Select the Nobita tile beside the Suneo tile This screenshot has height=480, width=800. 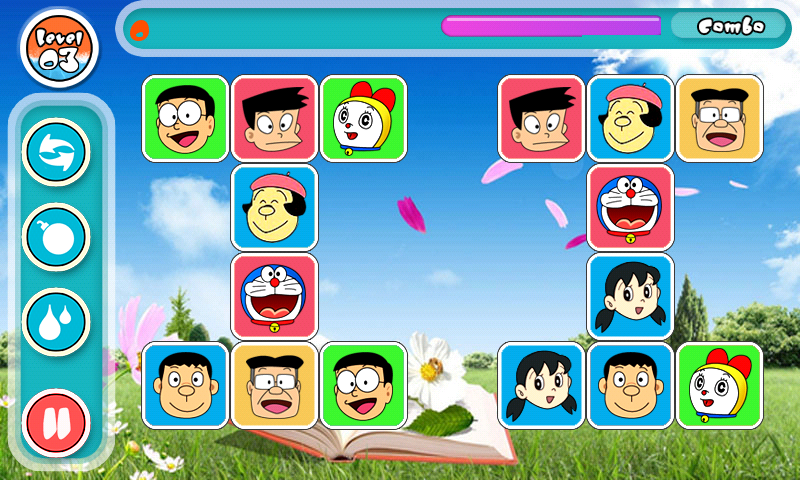[x=185, y=118]
